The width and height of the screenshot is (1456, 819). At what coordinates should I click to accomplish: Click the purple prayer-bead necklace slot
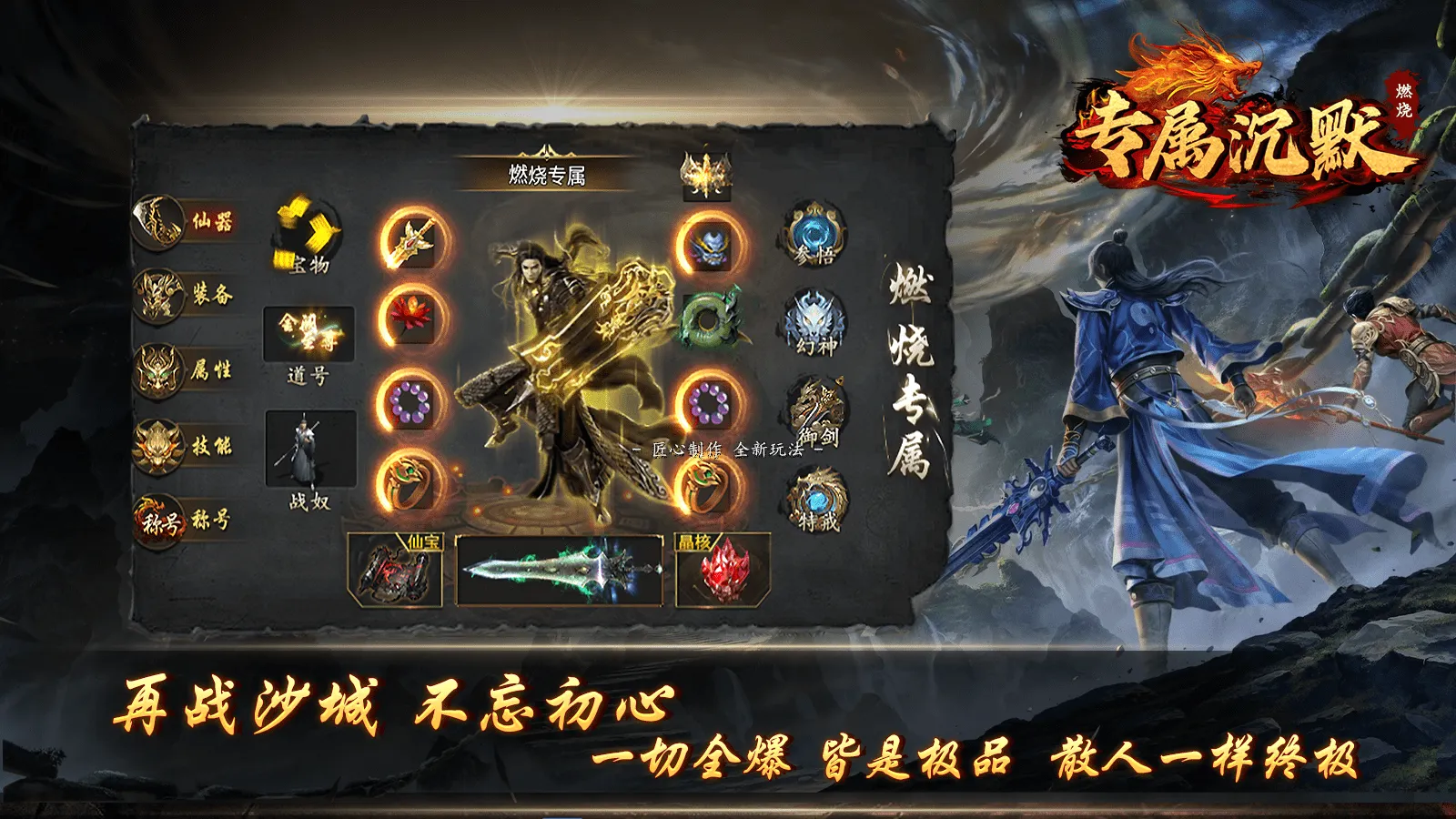pyautogui.click(x=411, y=403)
